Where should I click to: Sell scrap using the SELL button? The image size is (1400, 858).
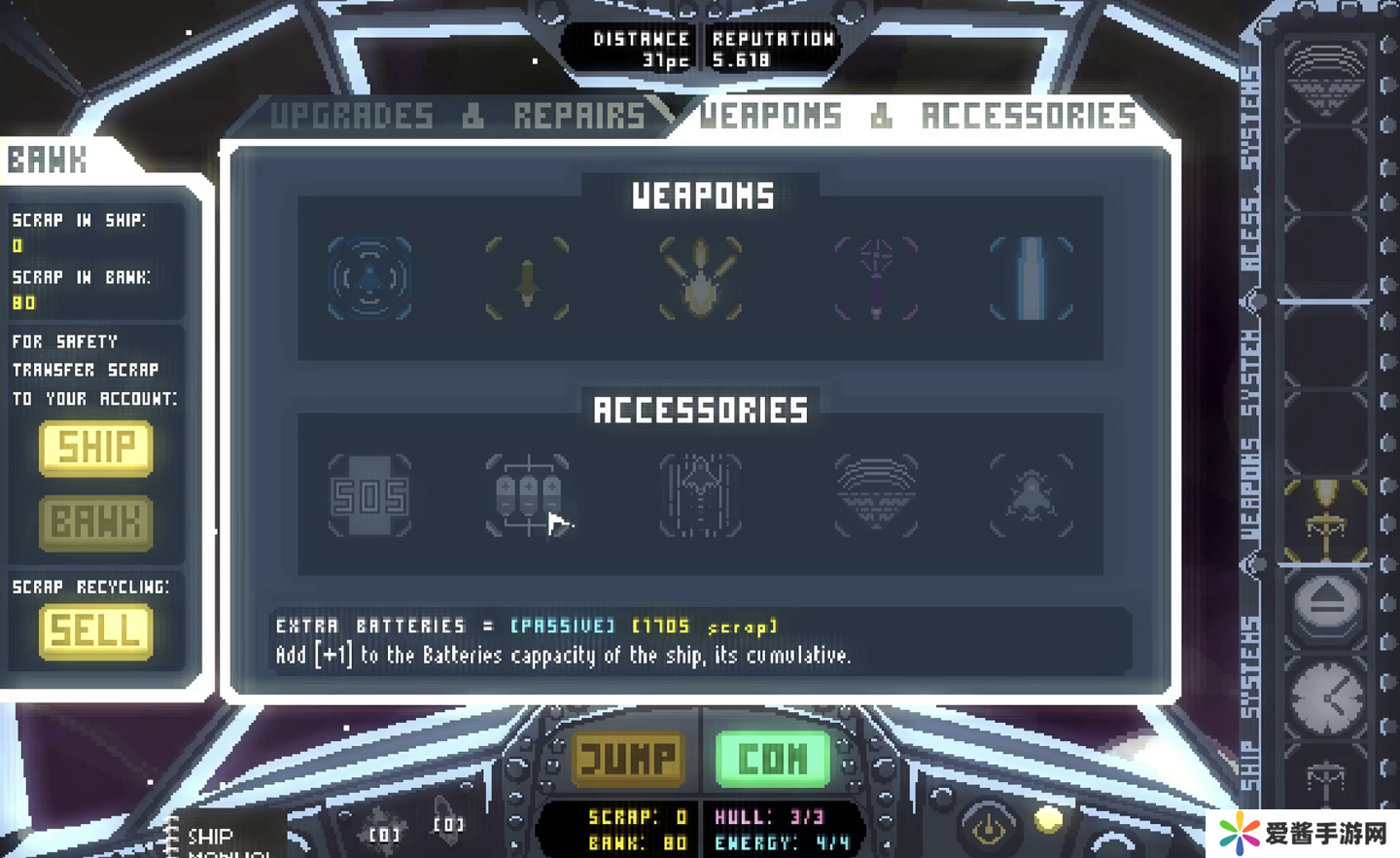pyautogui.click(x=95, y=631)
